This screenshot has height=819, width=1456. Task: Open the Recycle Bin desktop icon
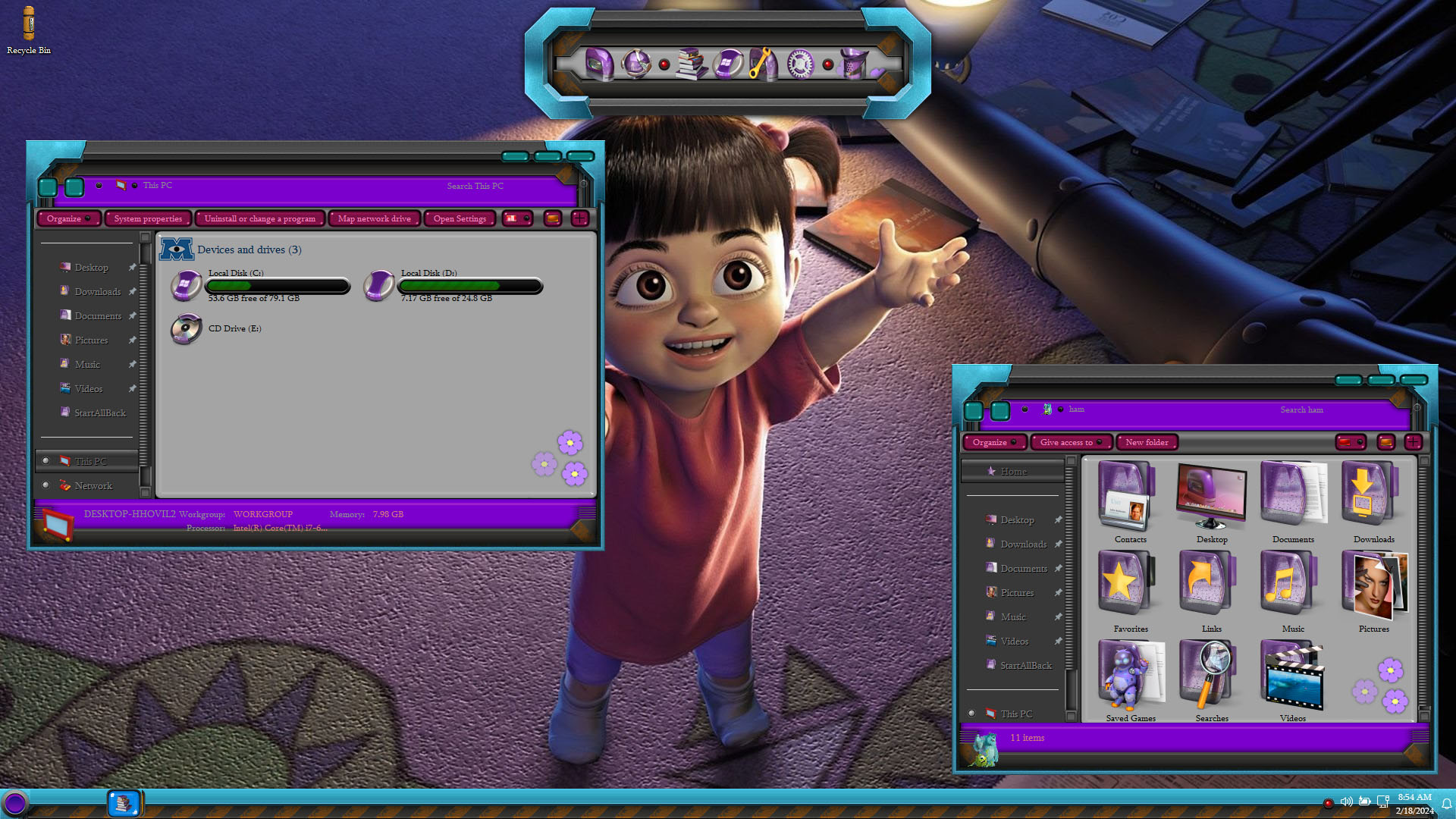coord(29,30)
